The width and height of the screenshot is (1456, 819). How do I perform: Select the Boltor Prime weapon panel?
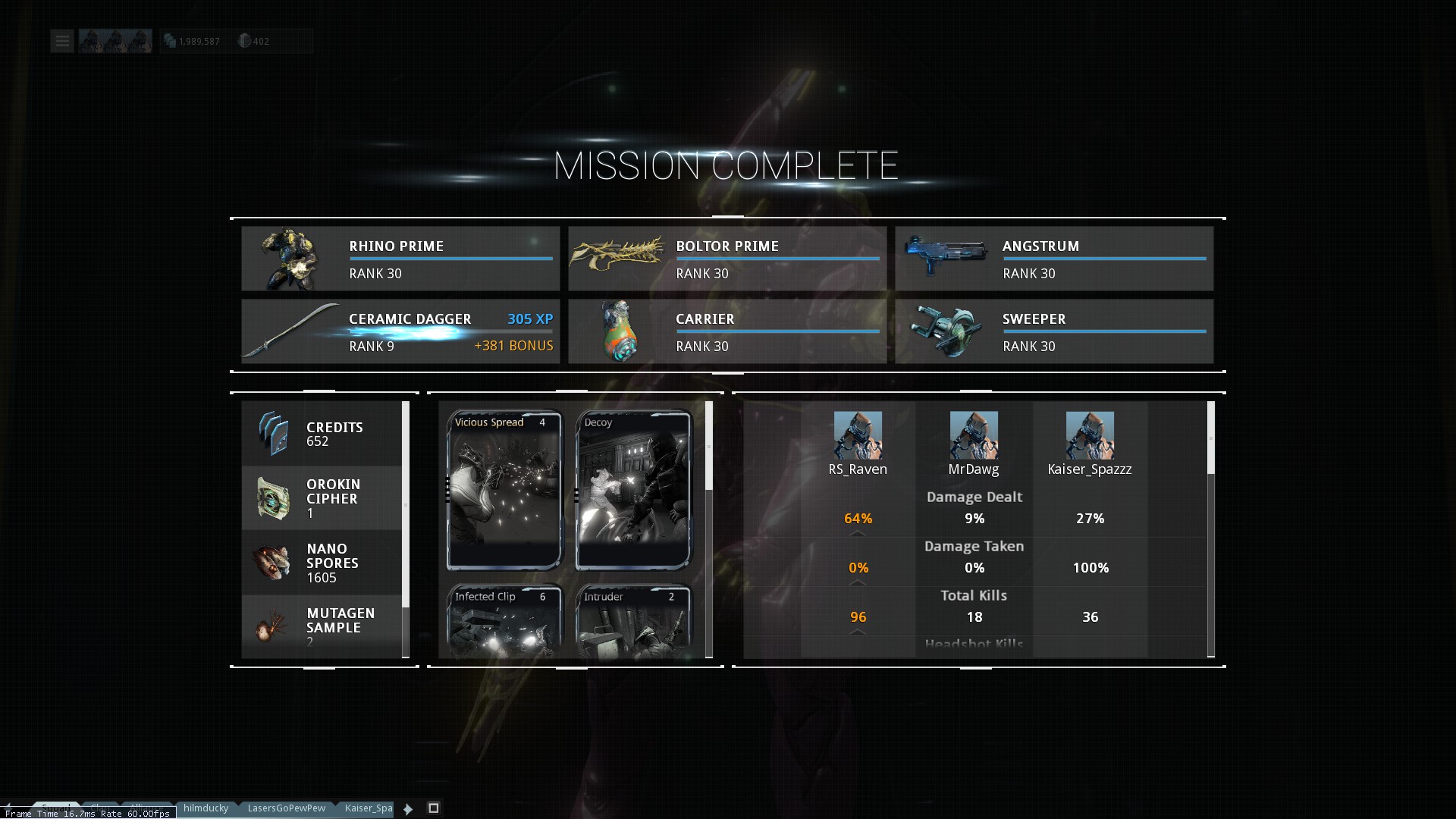point(727,259)
